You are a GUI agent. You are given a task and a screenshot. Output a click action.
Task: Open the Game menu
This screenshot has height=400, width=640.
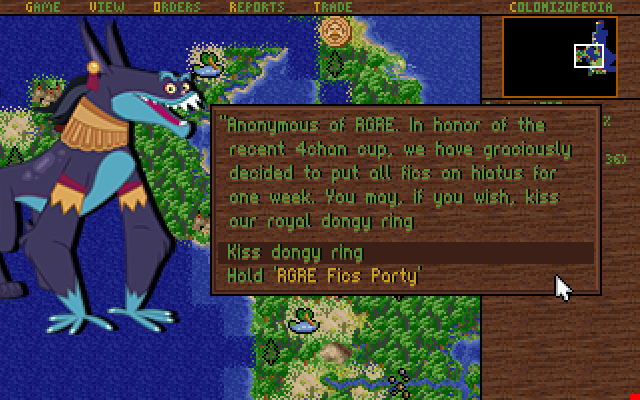(x=43, y=7)
